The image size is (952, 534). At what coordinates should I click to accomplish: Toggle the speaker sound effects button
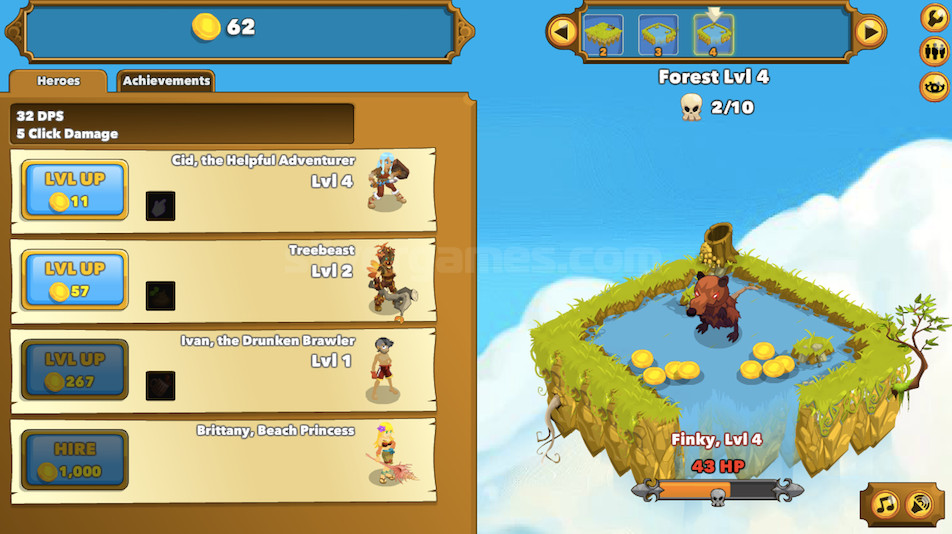(x=919, y=503)
